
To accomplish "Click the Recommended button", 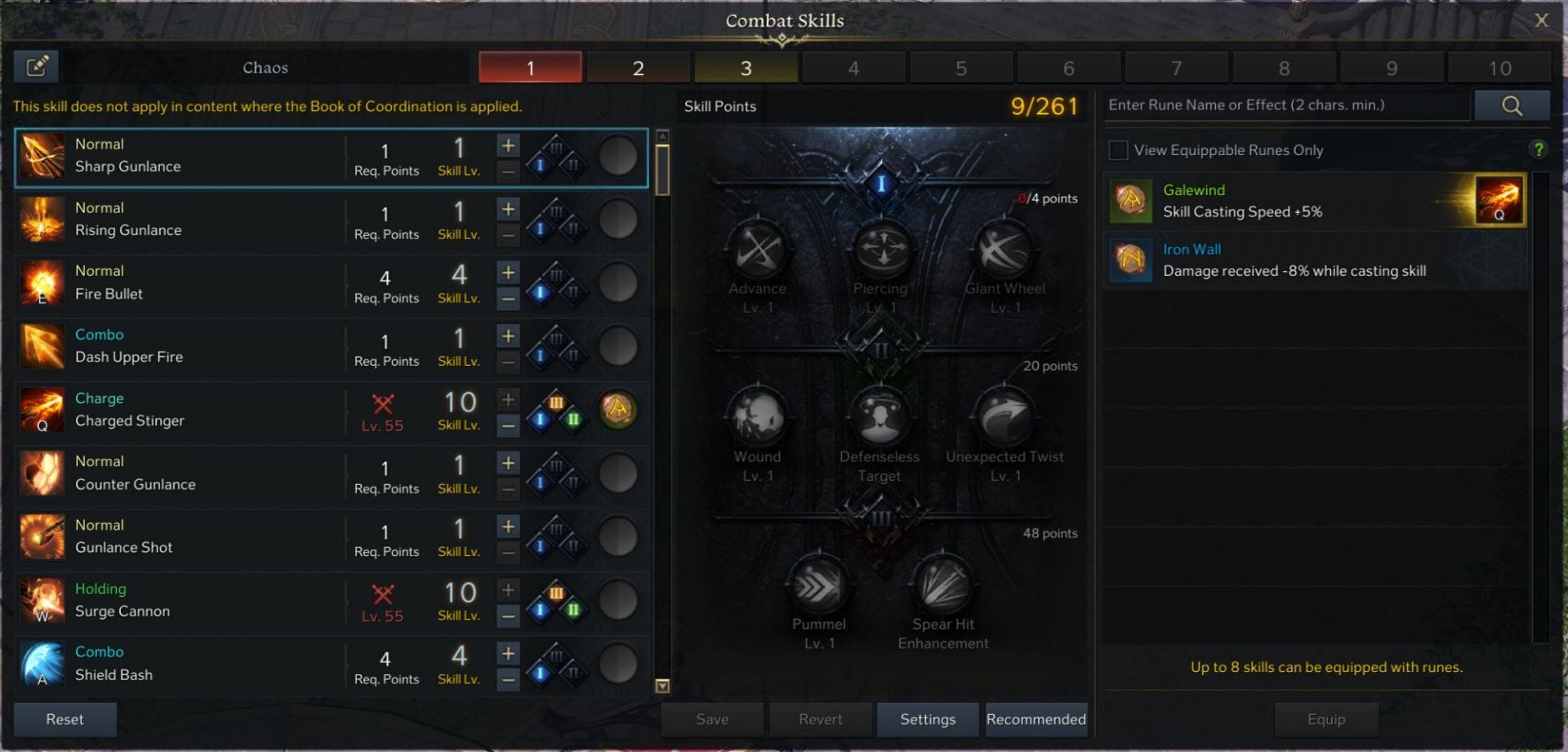I will (1036, 719).
